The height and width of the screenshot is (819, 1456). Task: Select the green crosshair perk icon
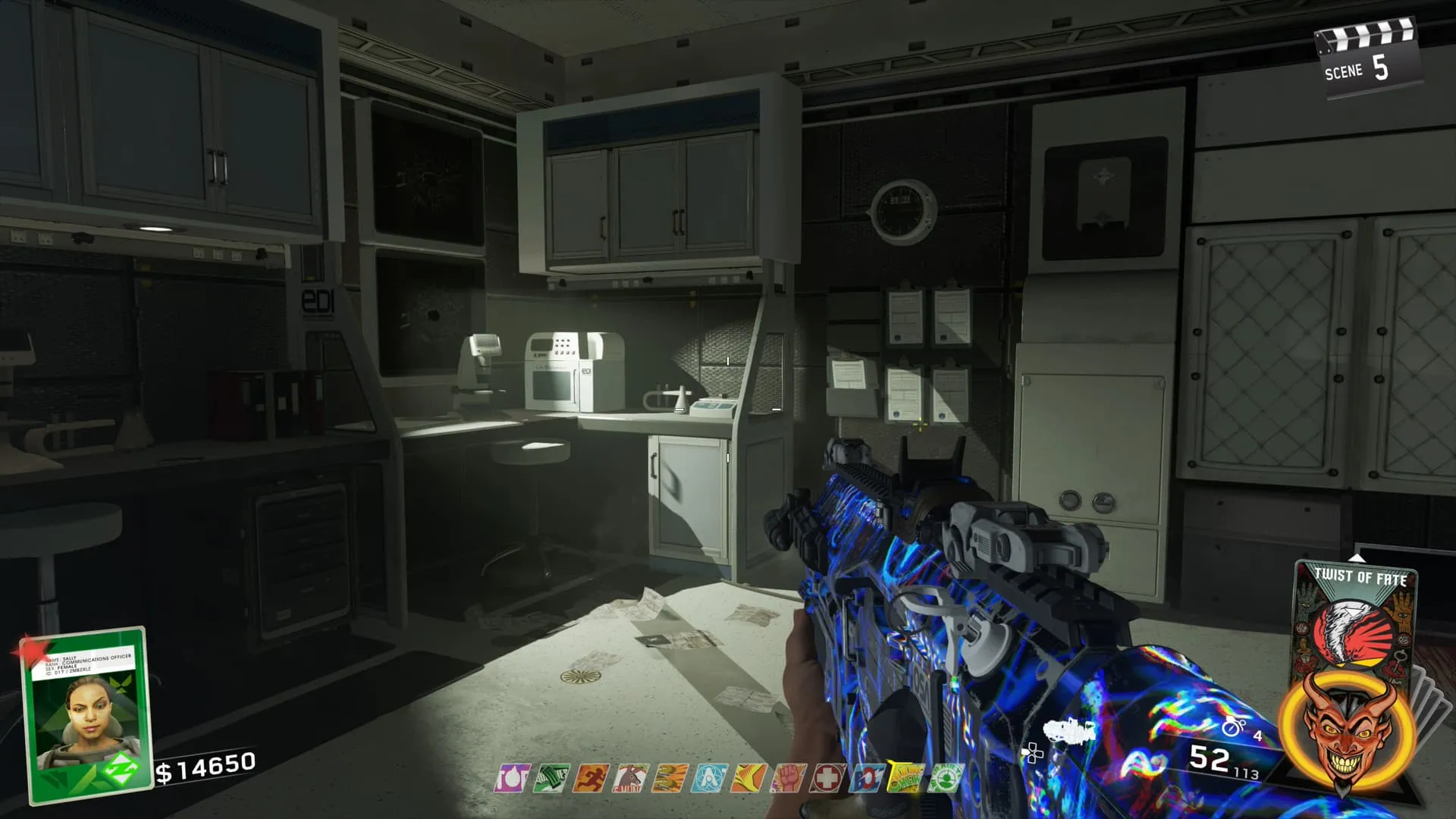click(945, 778)
